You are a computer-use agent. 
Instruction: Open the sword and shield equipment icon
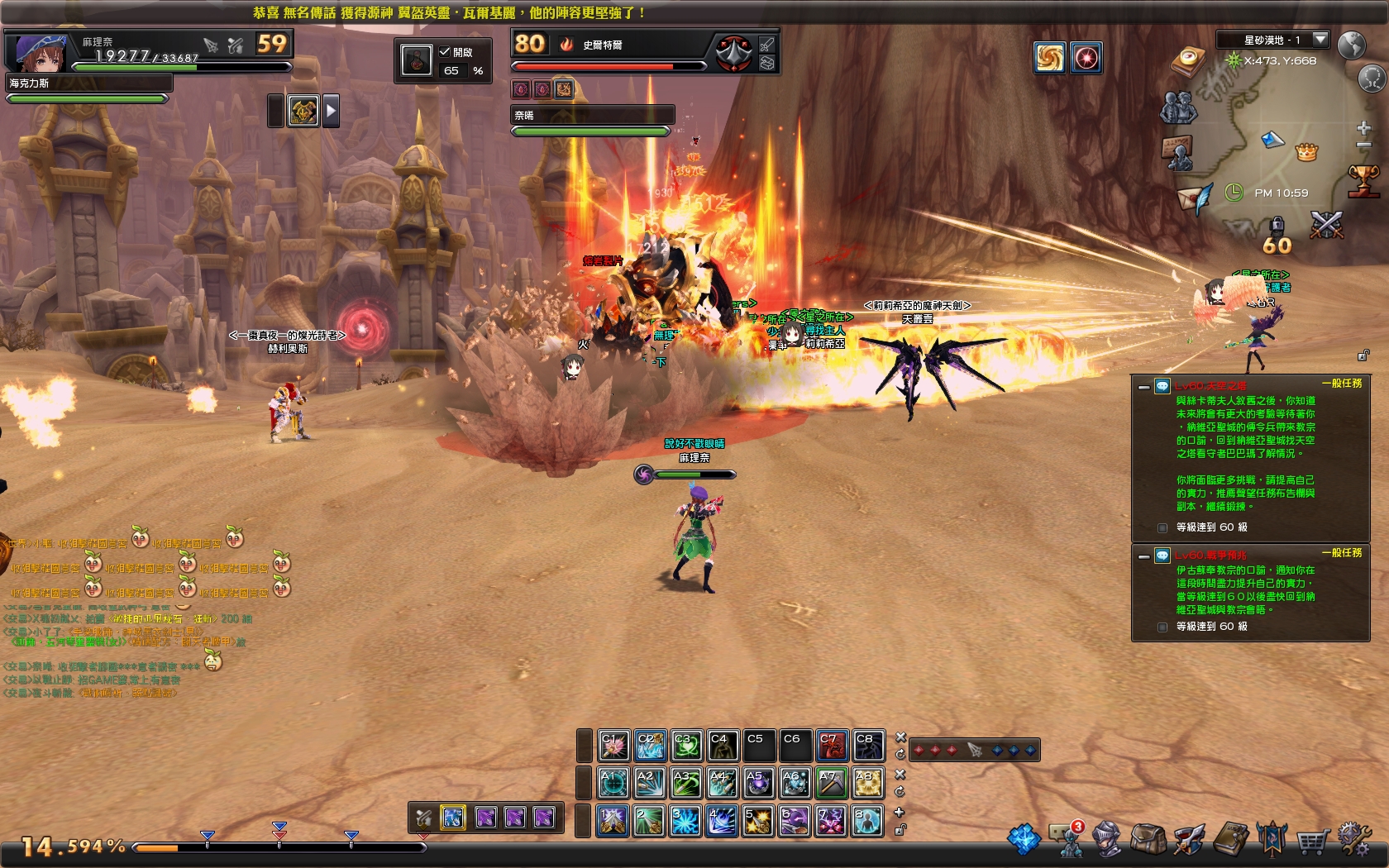click(x=1189, y=839)
